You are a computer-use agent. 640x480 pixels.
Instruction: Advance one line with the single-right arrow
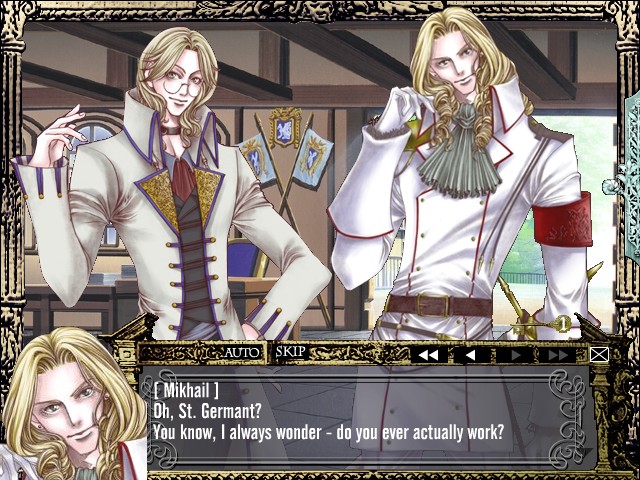(x=515, y=354)
